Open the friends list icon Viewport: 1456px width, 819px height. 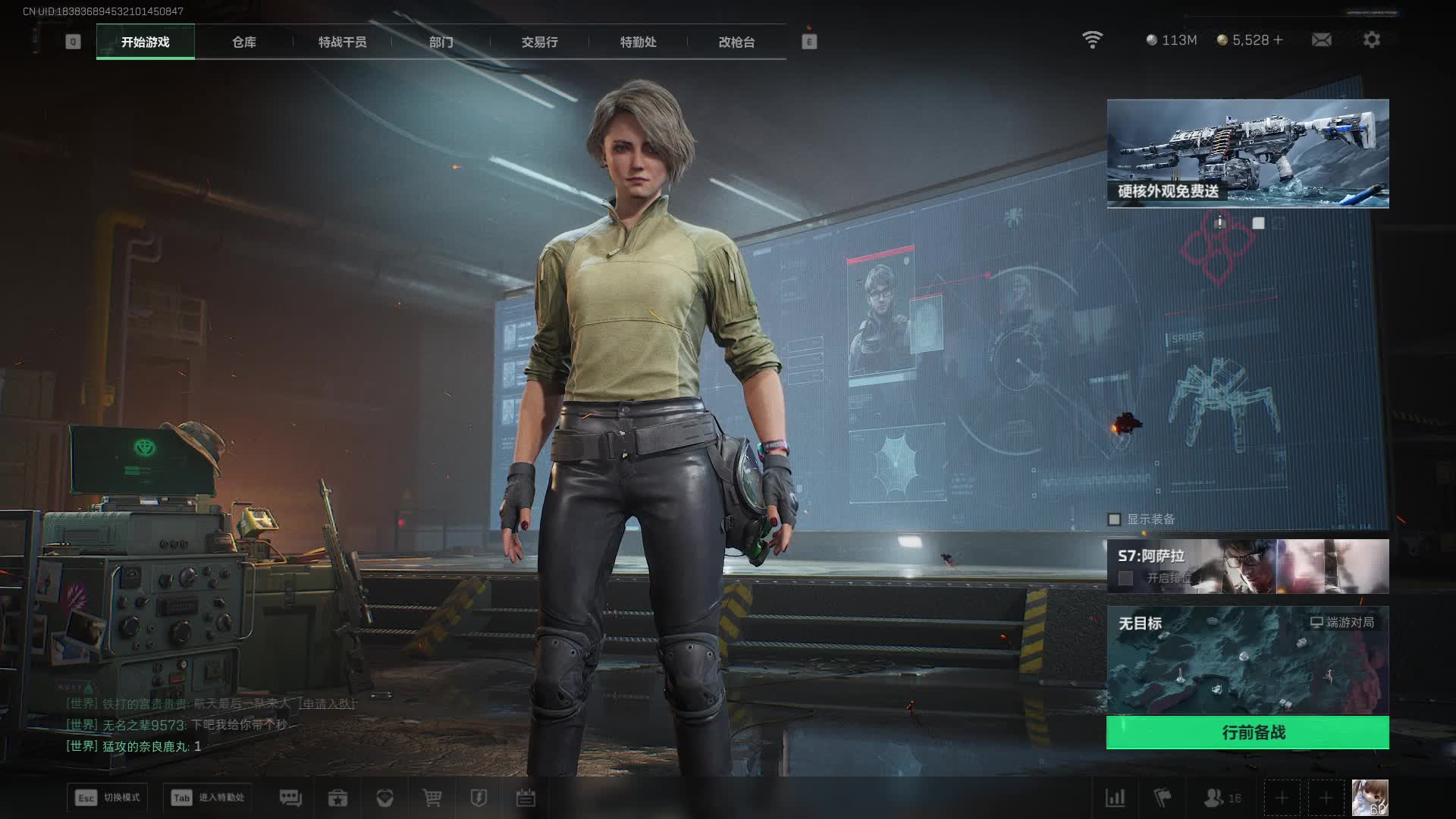click(1215, 798)
